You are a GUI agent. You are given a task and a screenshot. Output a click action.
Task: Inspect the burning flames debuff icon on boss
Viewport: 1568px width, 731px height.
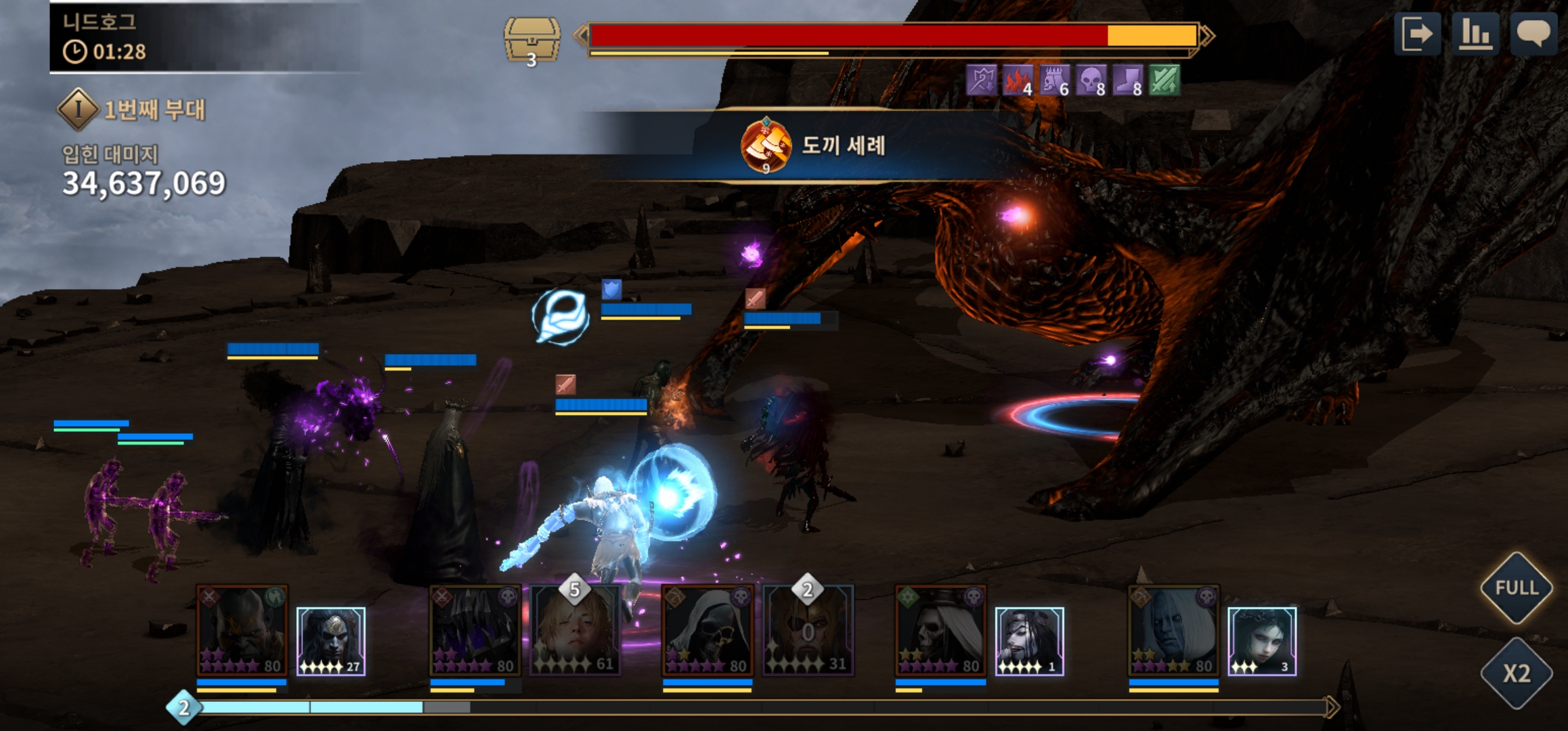[x=1018, y=81]
